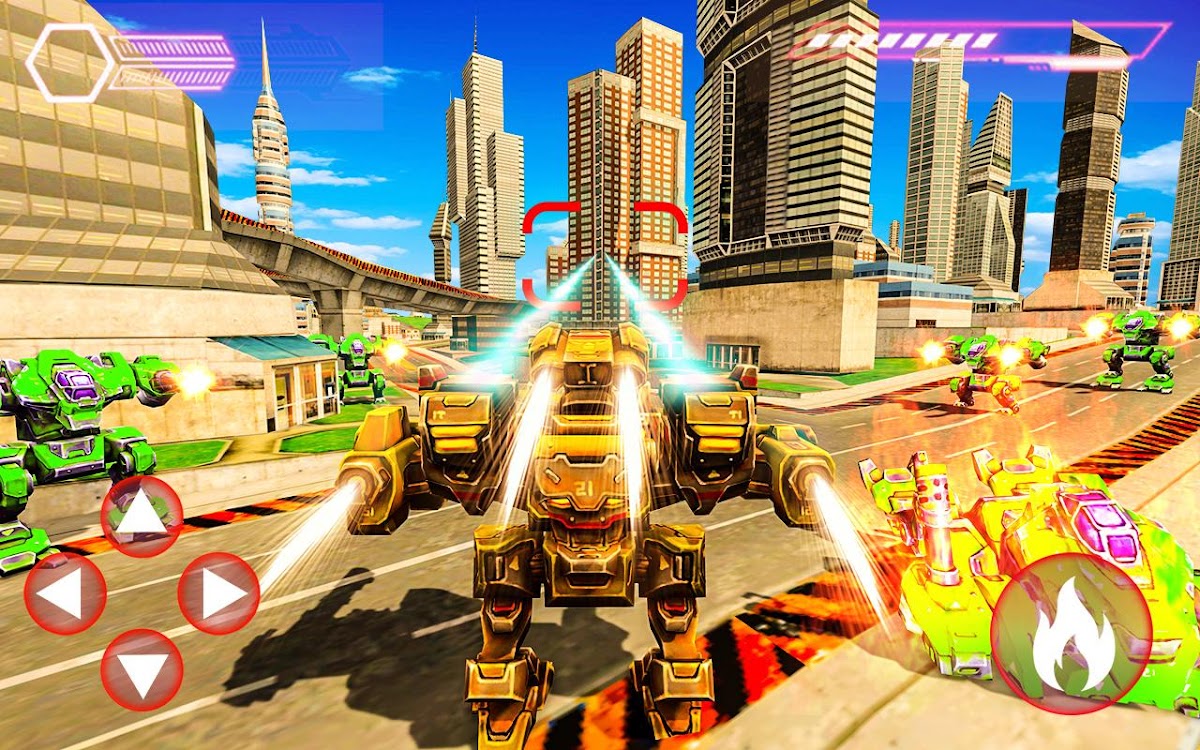Tap the down arrow movement button

click(142, 670)
